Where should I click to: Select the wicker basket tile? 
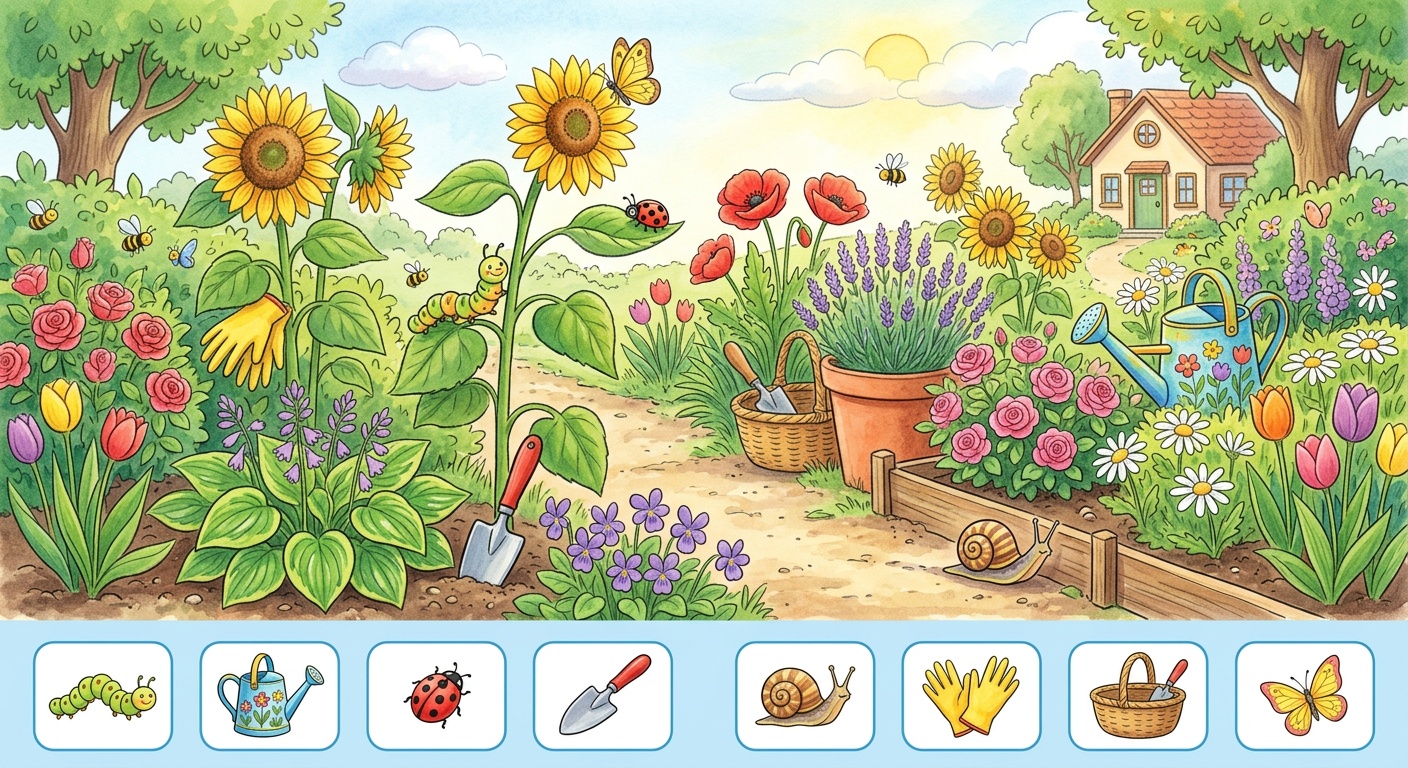click(x=1138, y=695)
